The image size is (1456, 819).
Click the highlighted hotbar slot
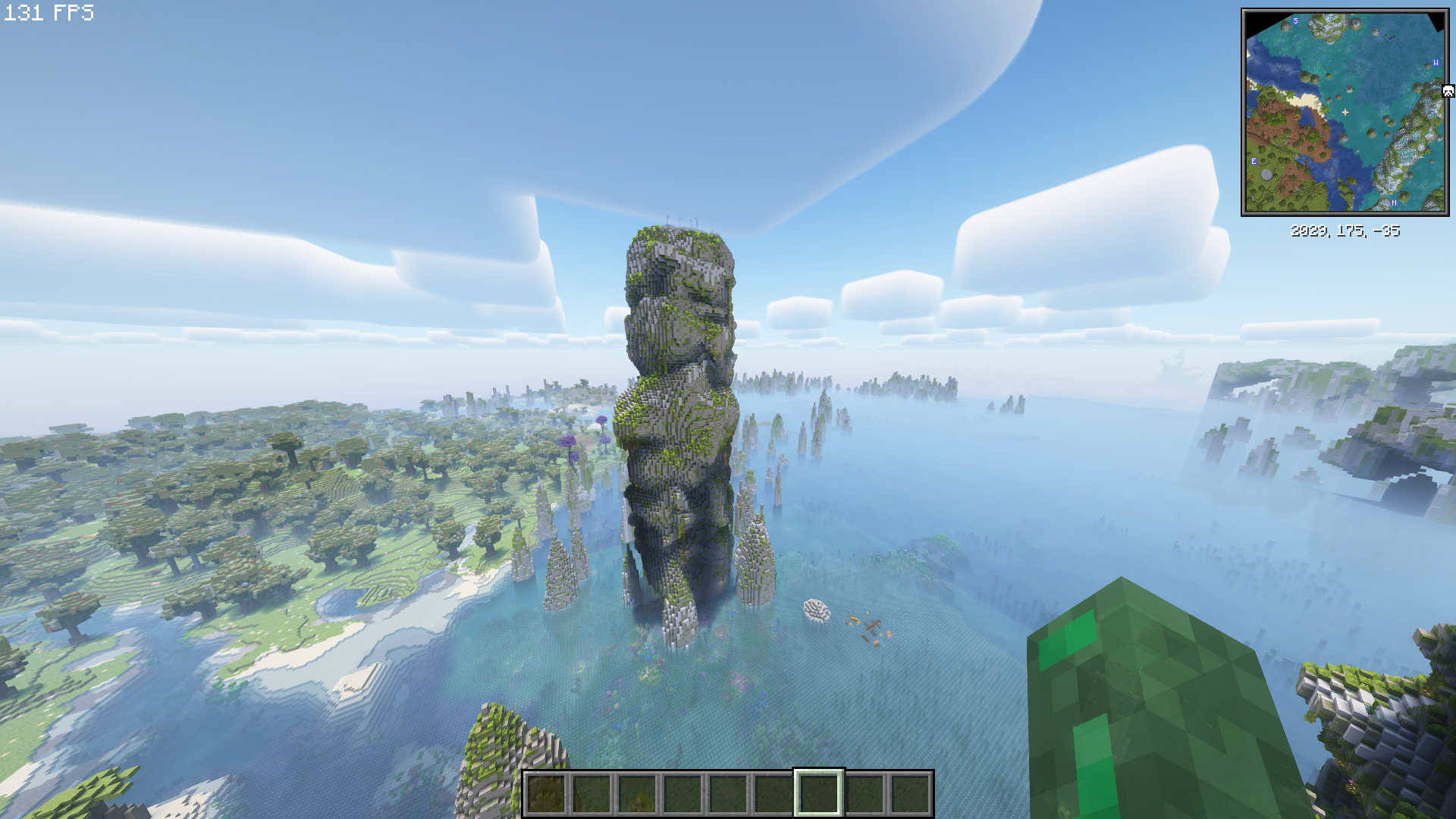818,793
